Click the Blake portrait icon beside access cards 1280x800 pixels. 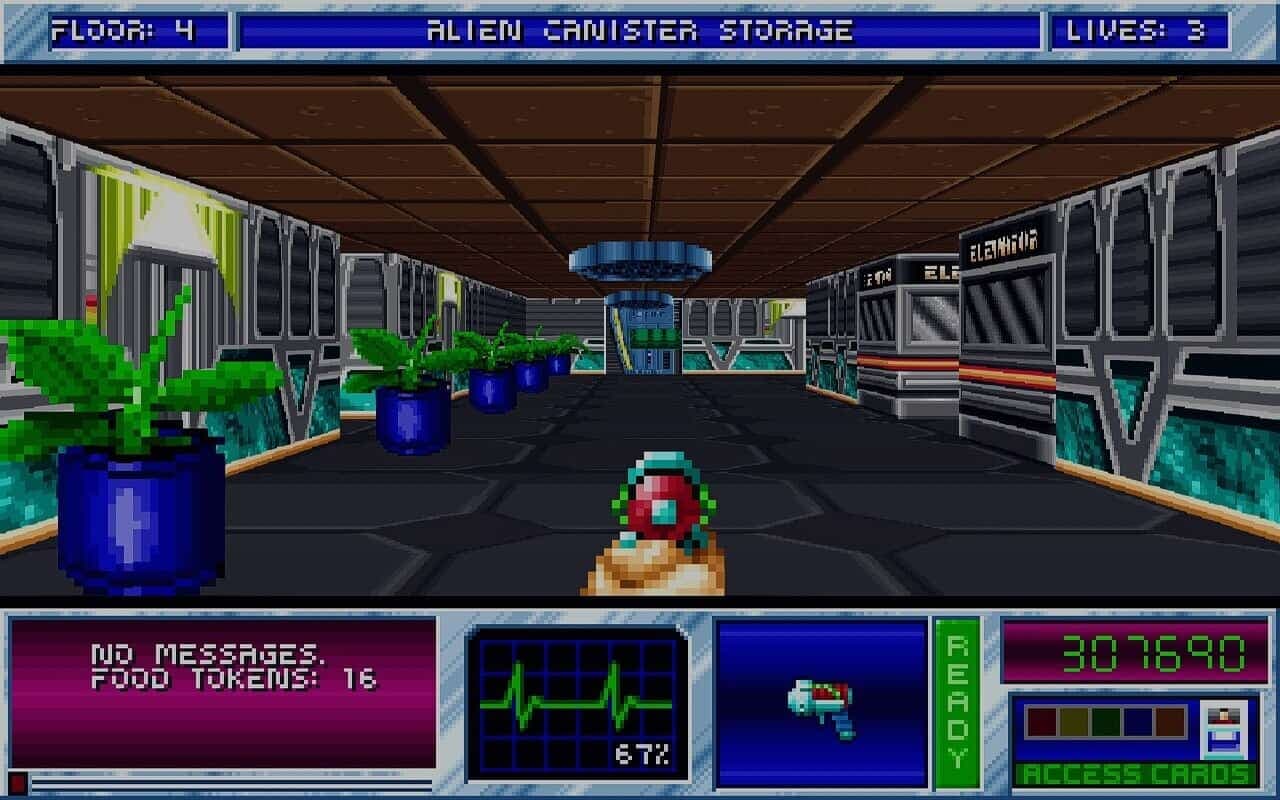click(x=1222, y=716)
